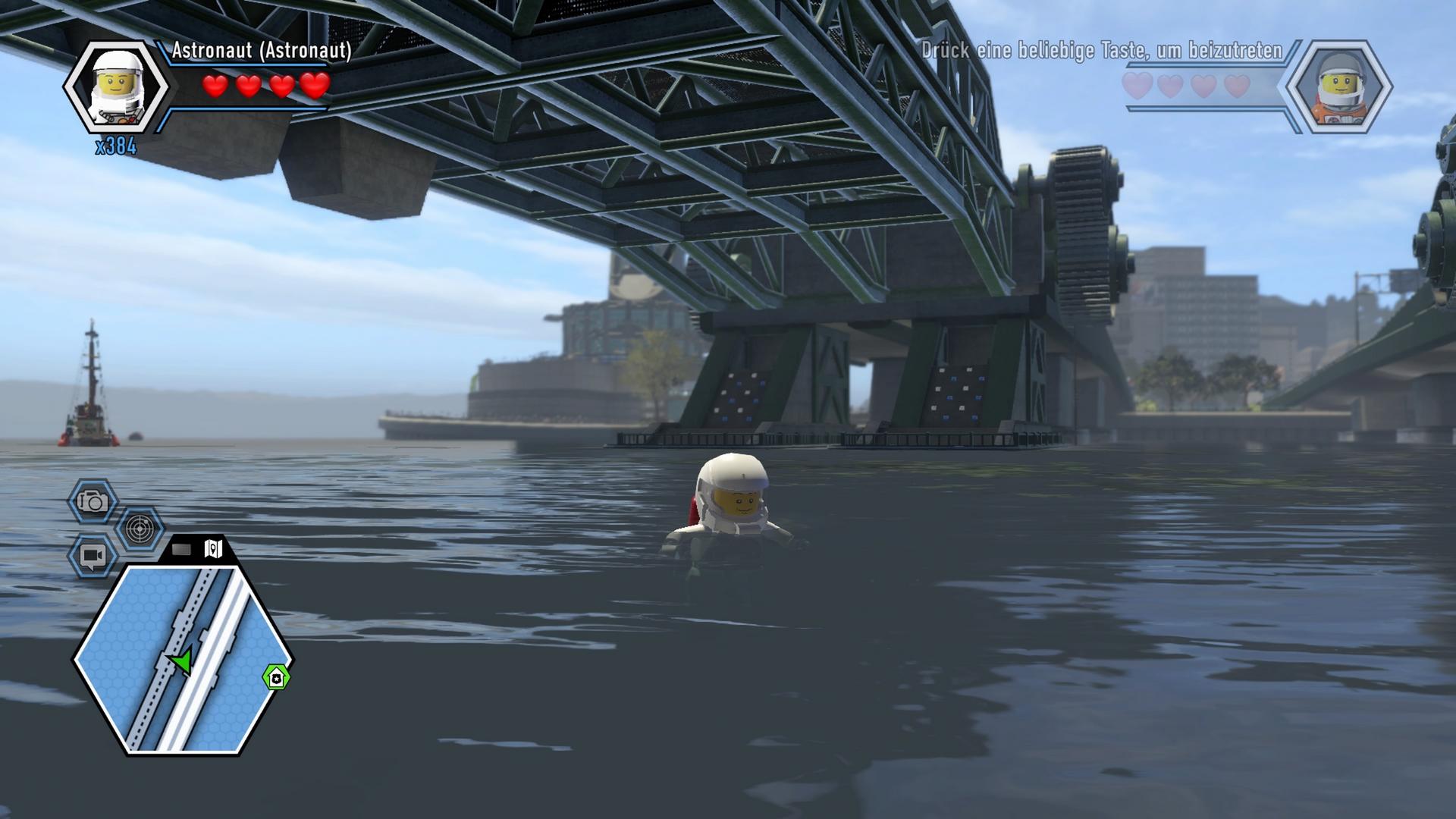
Task: Click the Astronaut player portrait
Action: pos(116,86)
